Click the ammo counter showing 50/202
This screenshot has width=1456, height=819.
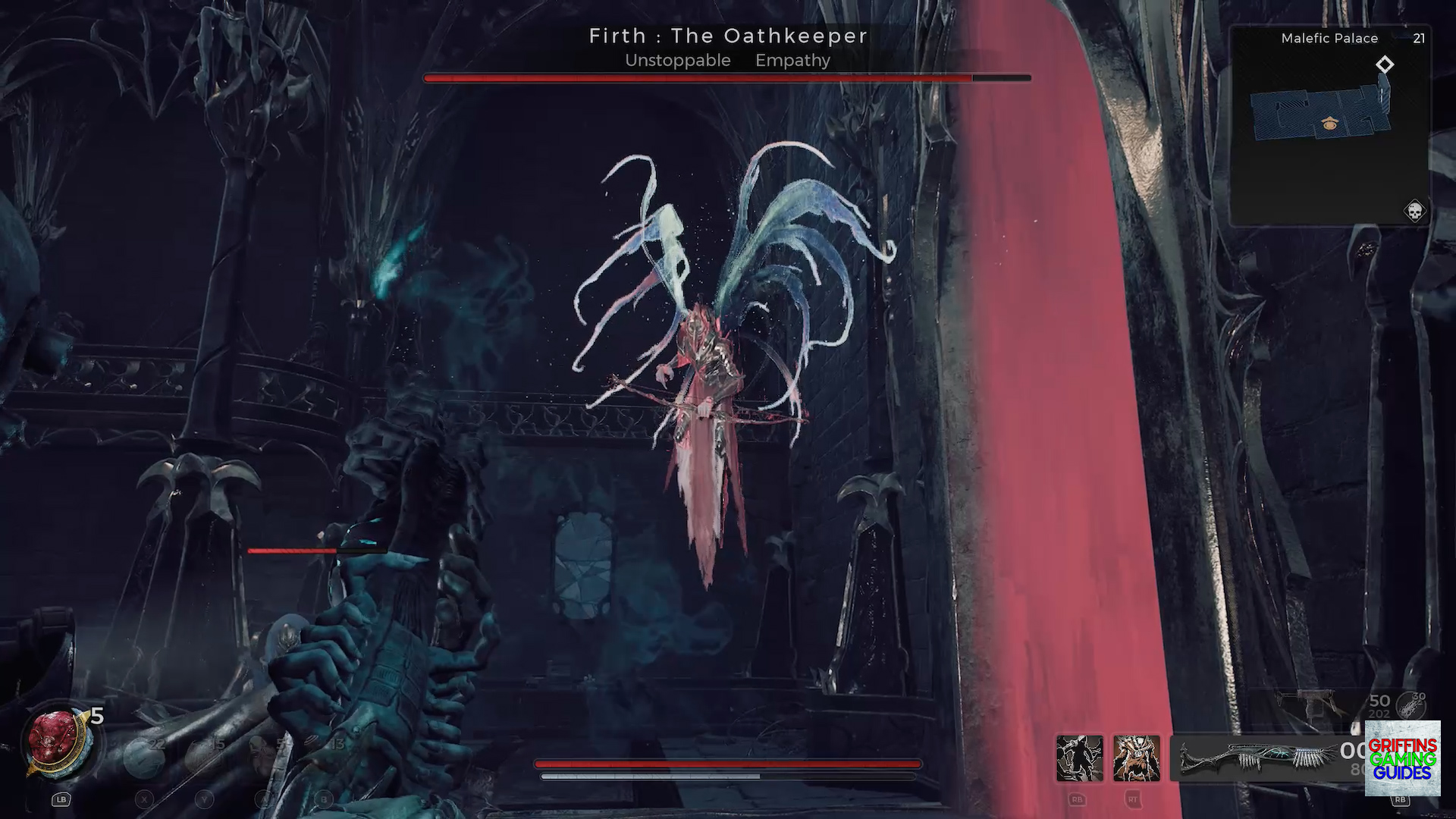[x=1379, y=704]
